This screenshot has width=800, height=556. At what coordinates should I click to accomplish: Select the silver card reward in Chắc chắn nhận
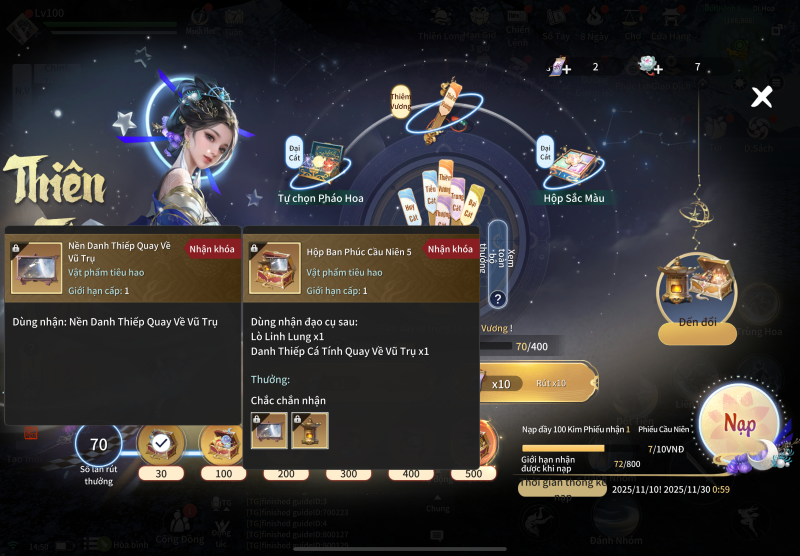point(270,430)
